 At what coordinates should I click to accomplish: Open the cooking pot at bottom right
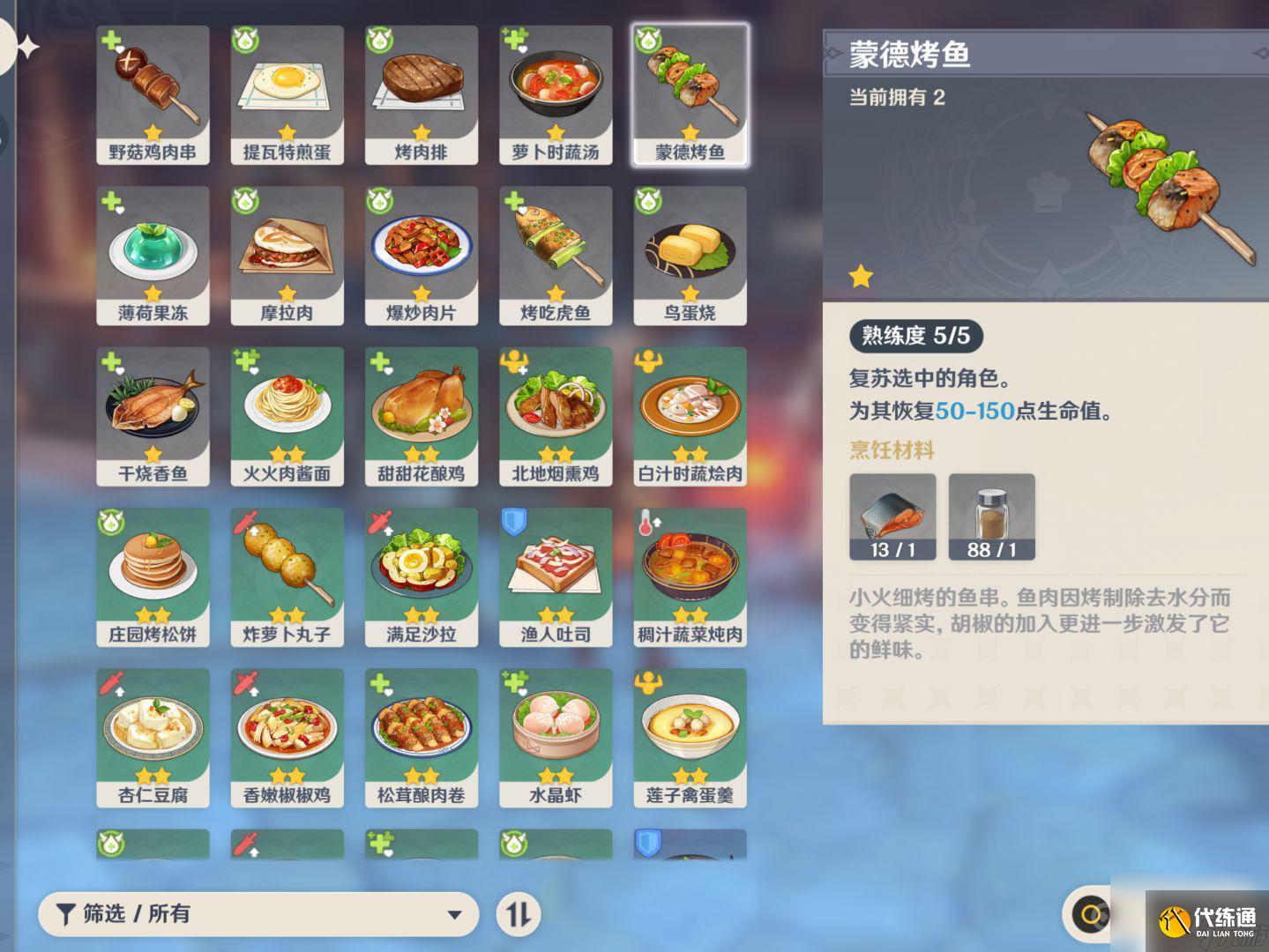(1092, 914)
